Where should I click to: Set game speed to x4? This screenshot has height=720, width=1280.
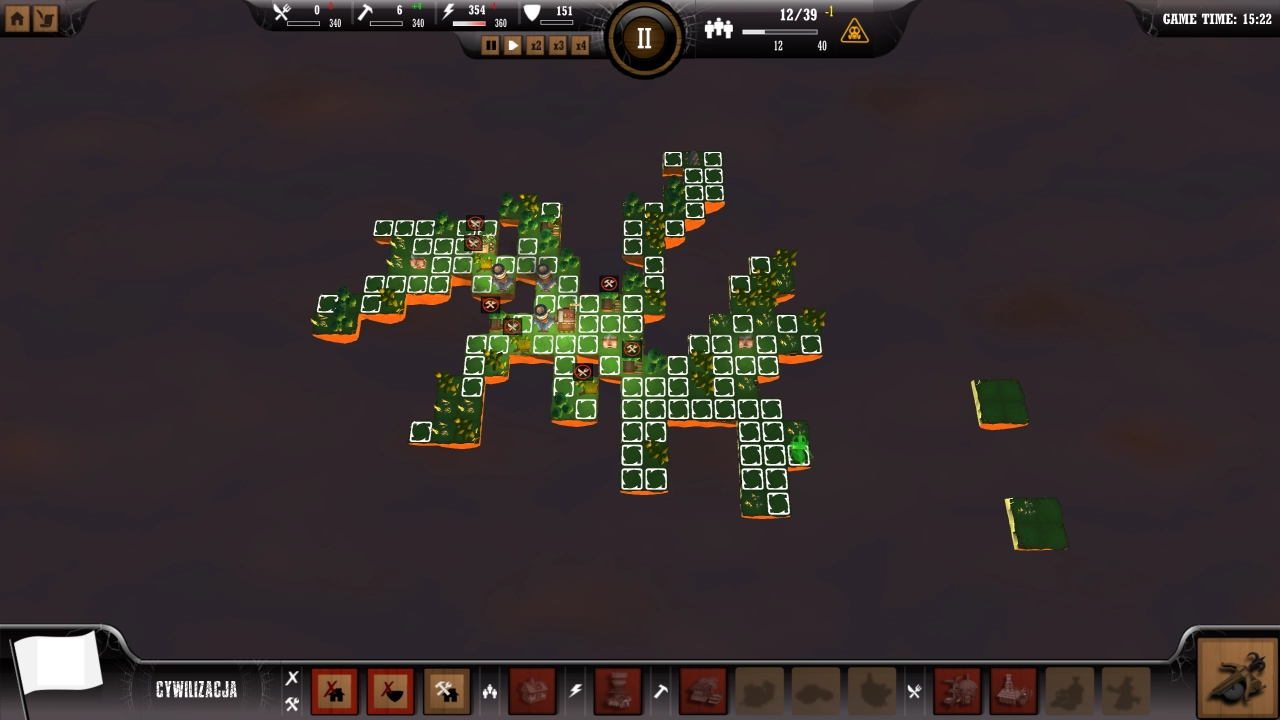coord(580,45)
